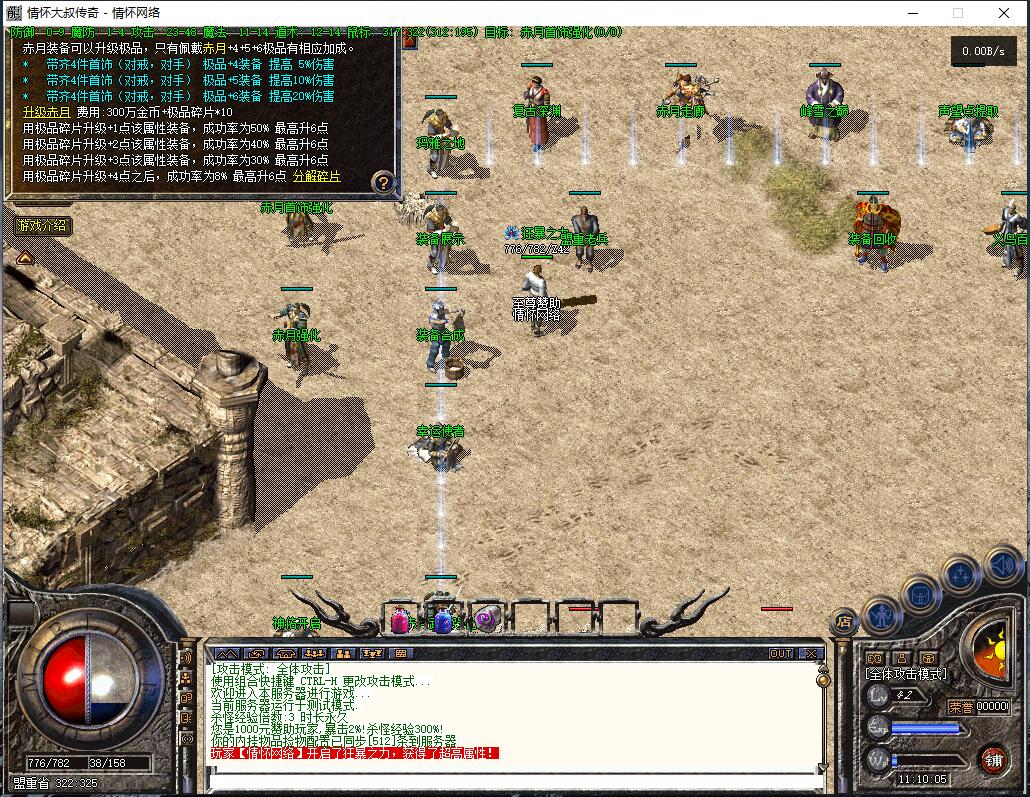Viewport: 1030px width, 797px height.
Task: Close the game window
Action: point(1004,13)
